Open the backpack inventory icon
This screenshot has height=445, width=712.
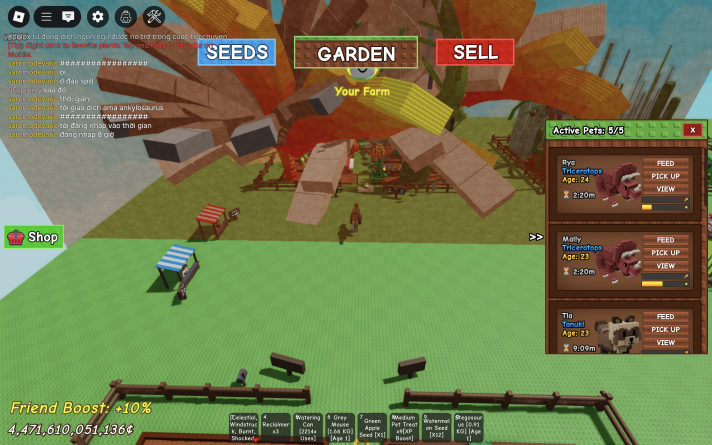coord(125,16)
